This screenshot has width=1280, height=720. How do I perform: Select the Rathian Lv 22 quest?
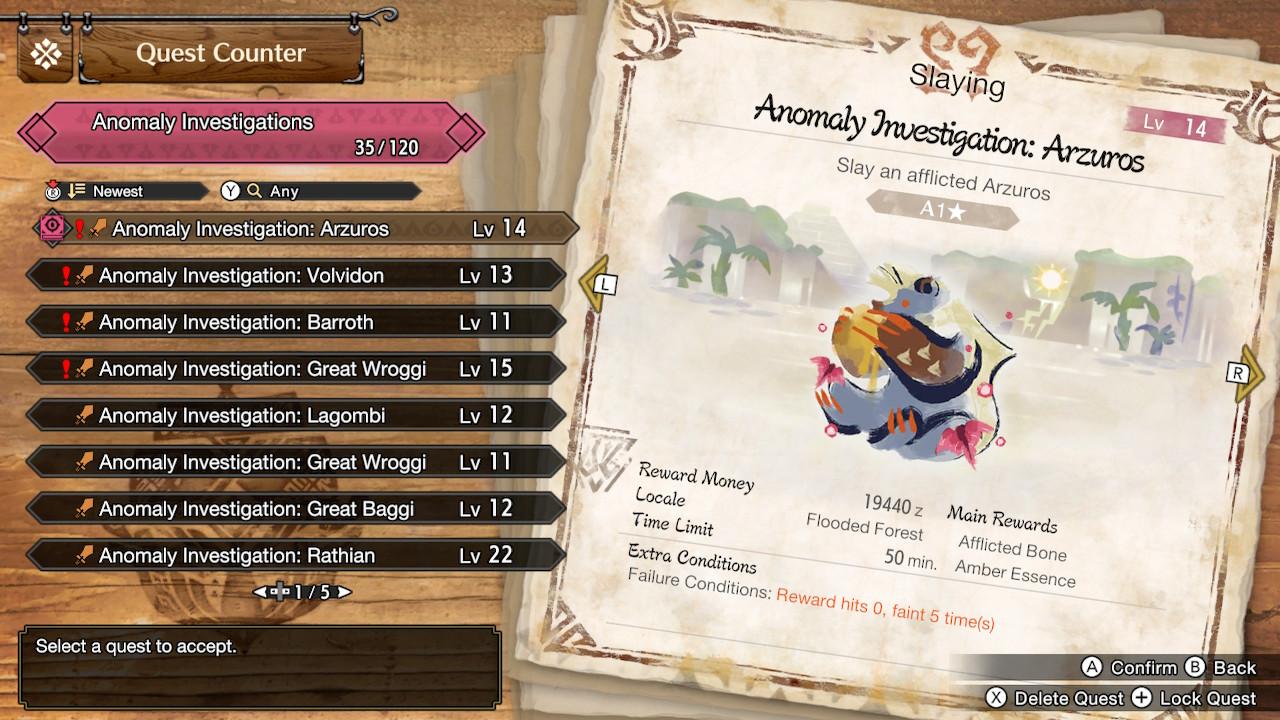(x=296, y=556)
